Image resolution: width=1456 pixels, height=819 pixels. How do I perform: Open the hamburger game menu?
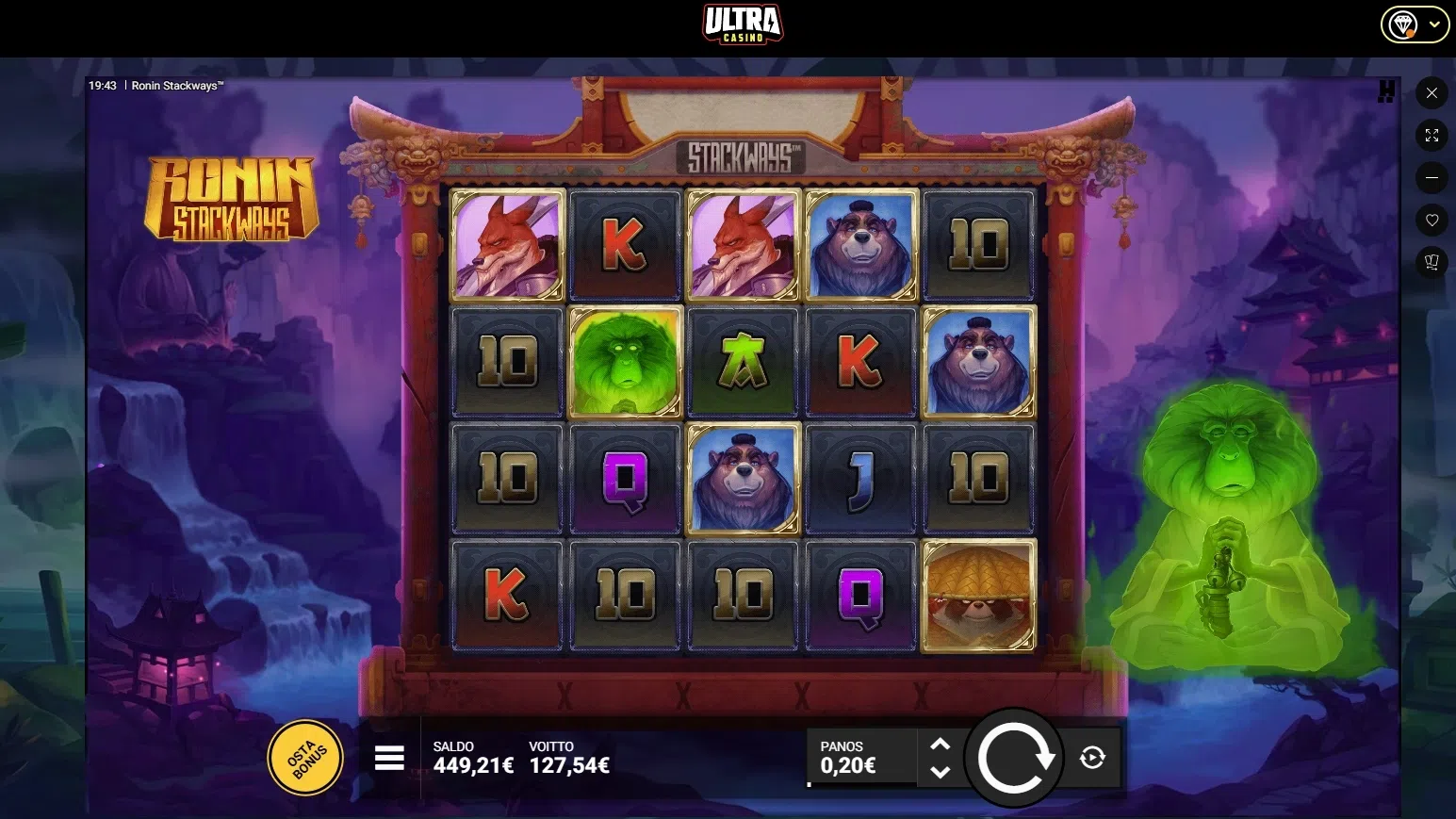389,757
